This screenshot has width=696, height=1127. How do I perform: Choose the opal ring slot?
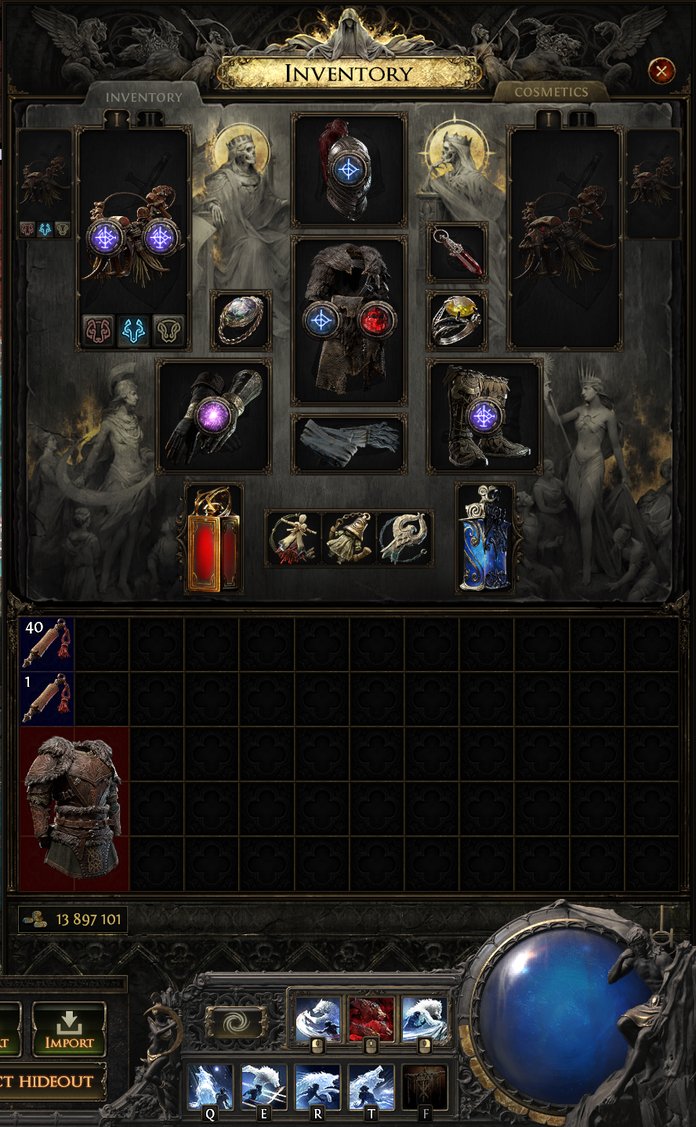click(x=241, y=320)
